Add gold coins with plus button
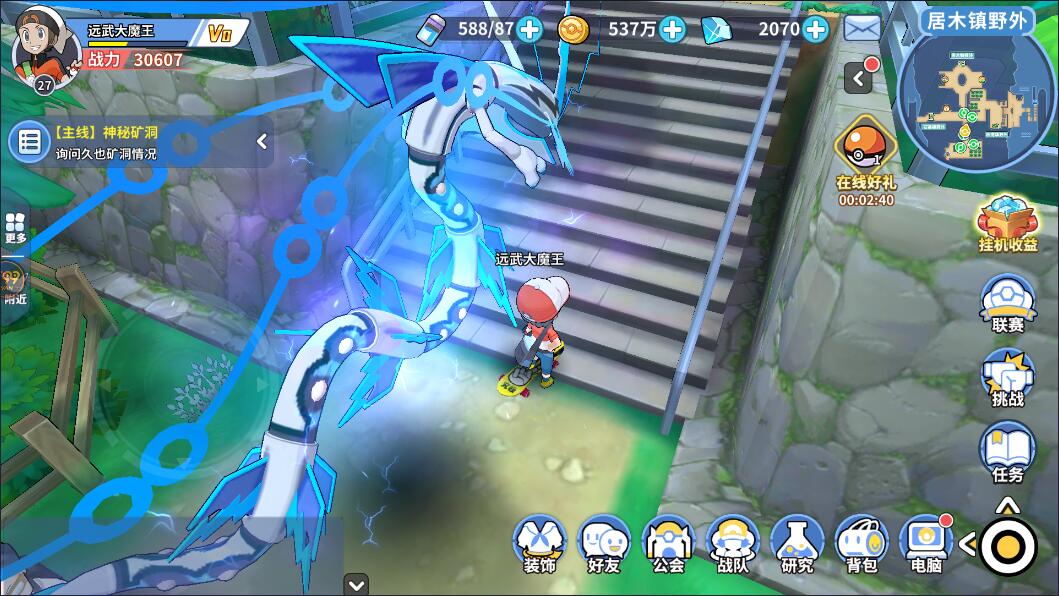Viewport: 1059px width, 596px height. 673,29
